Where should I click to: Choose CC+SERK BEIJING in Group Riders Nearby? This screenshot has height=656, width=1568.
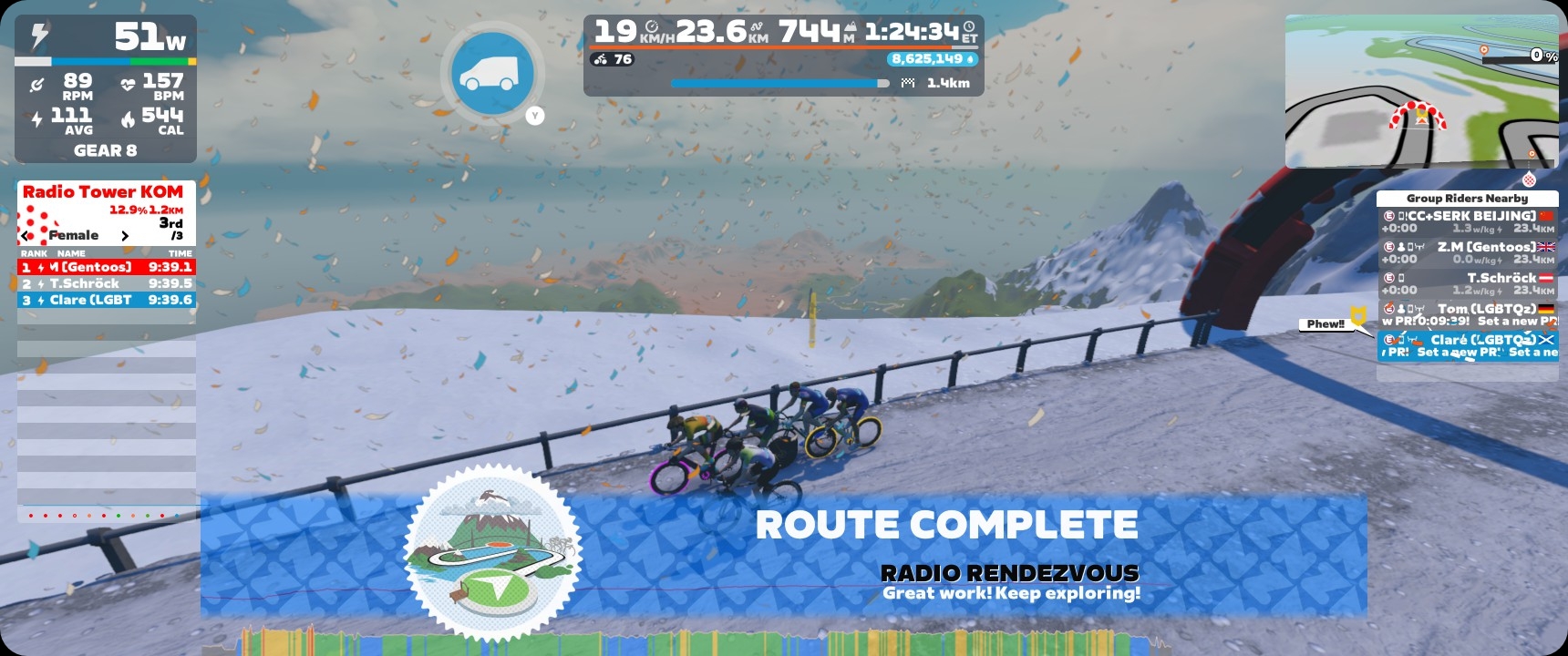[x=1467, y=222]
